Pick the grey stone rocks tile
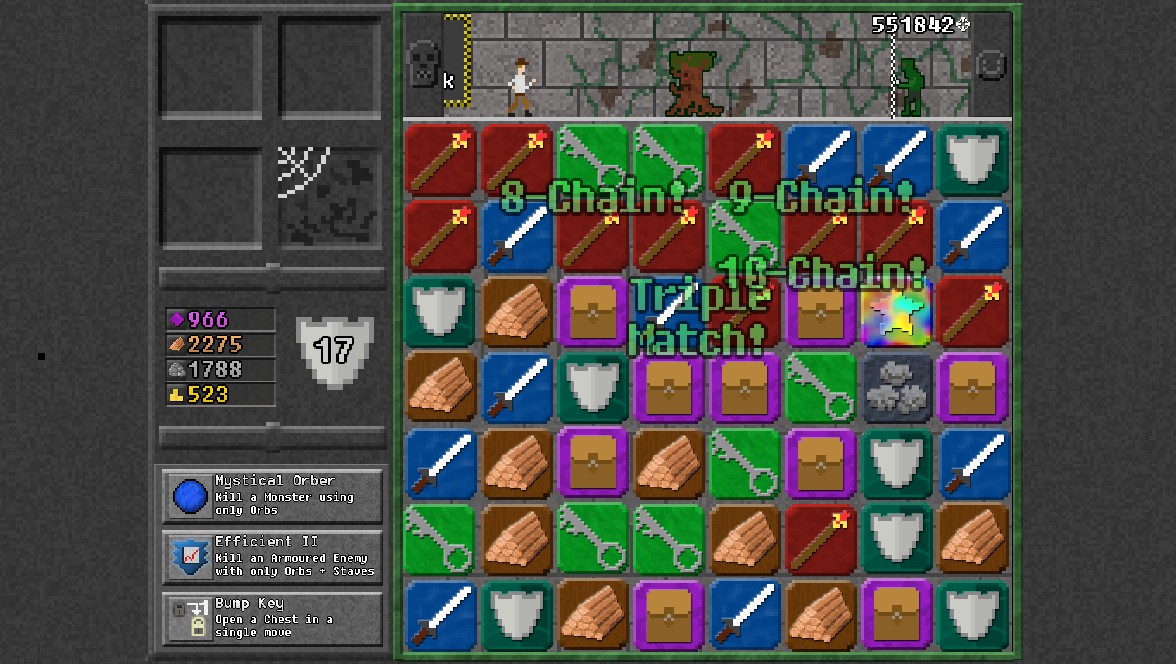 [x=896, y=387]
